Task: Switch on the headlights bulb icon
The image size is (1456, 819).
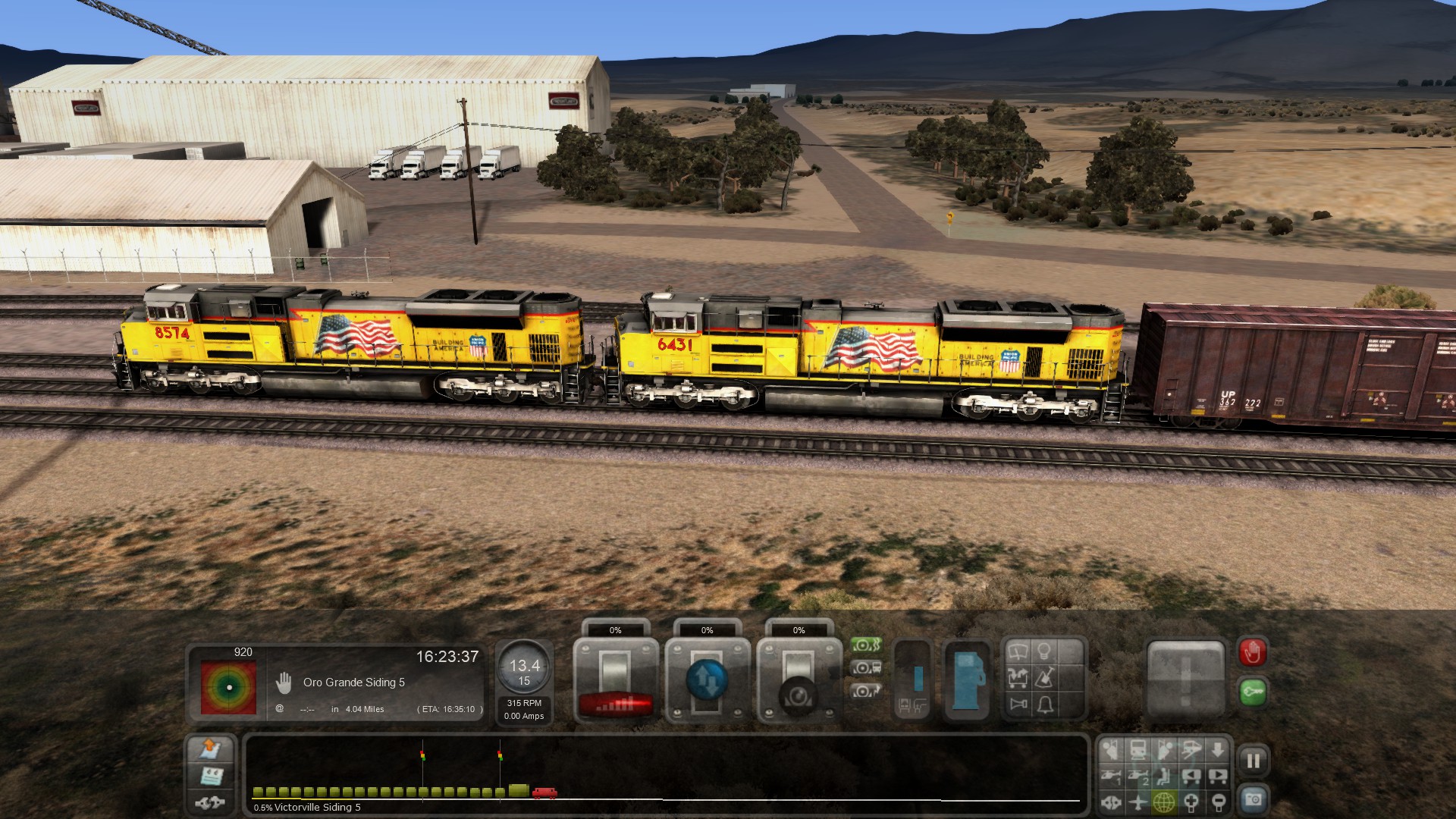Action: pyautogui.click(x=1044, y=652)
